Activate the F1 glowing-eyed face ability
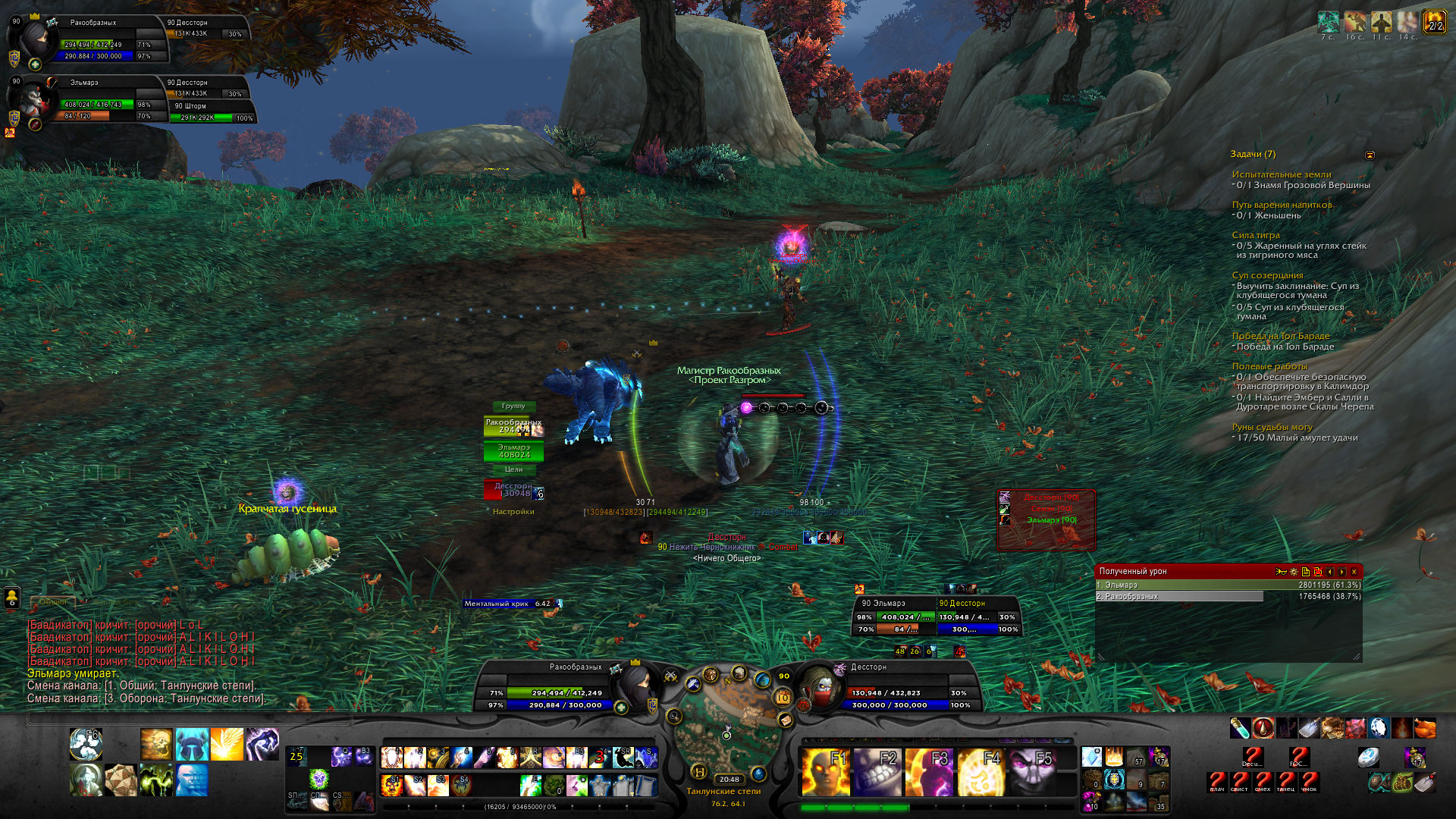 (x=824, y=772)
